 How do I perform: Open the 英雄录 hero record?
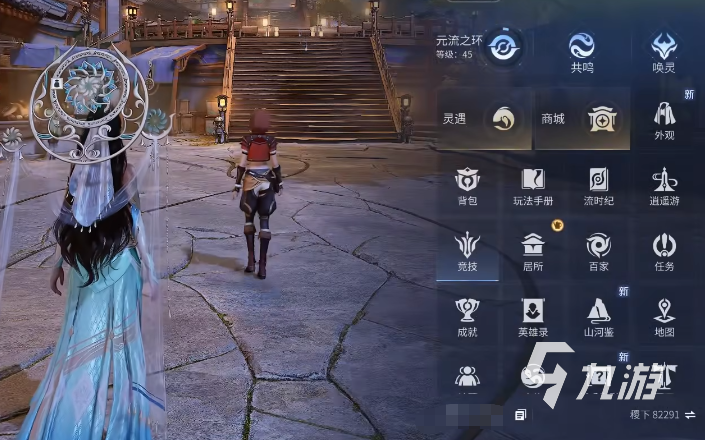coord(532,316)
